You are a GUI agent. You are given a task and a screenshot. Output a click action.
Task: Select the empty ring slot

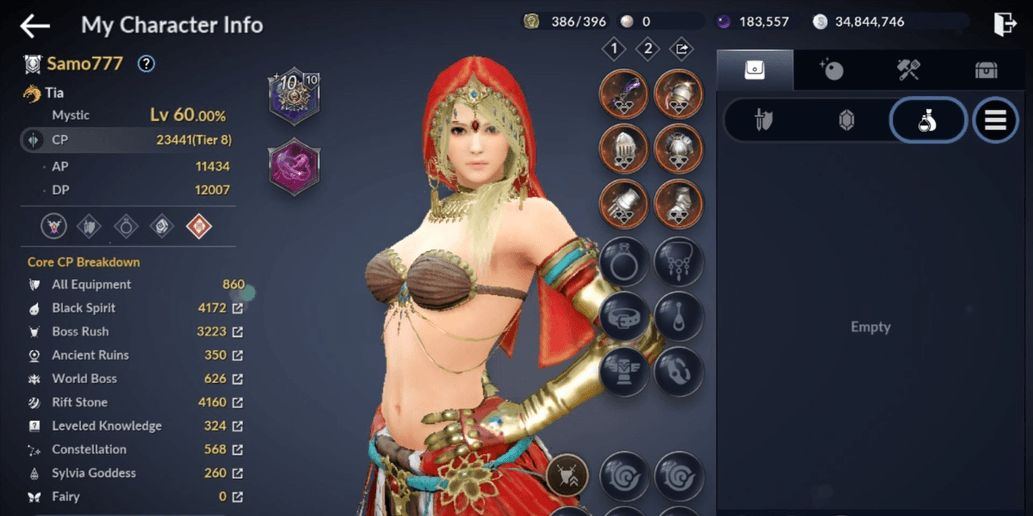tap(624, 262)
